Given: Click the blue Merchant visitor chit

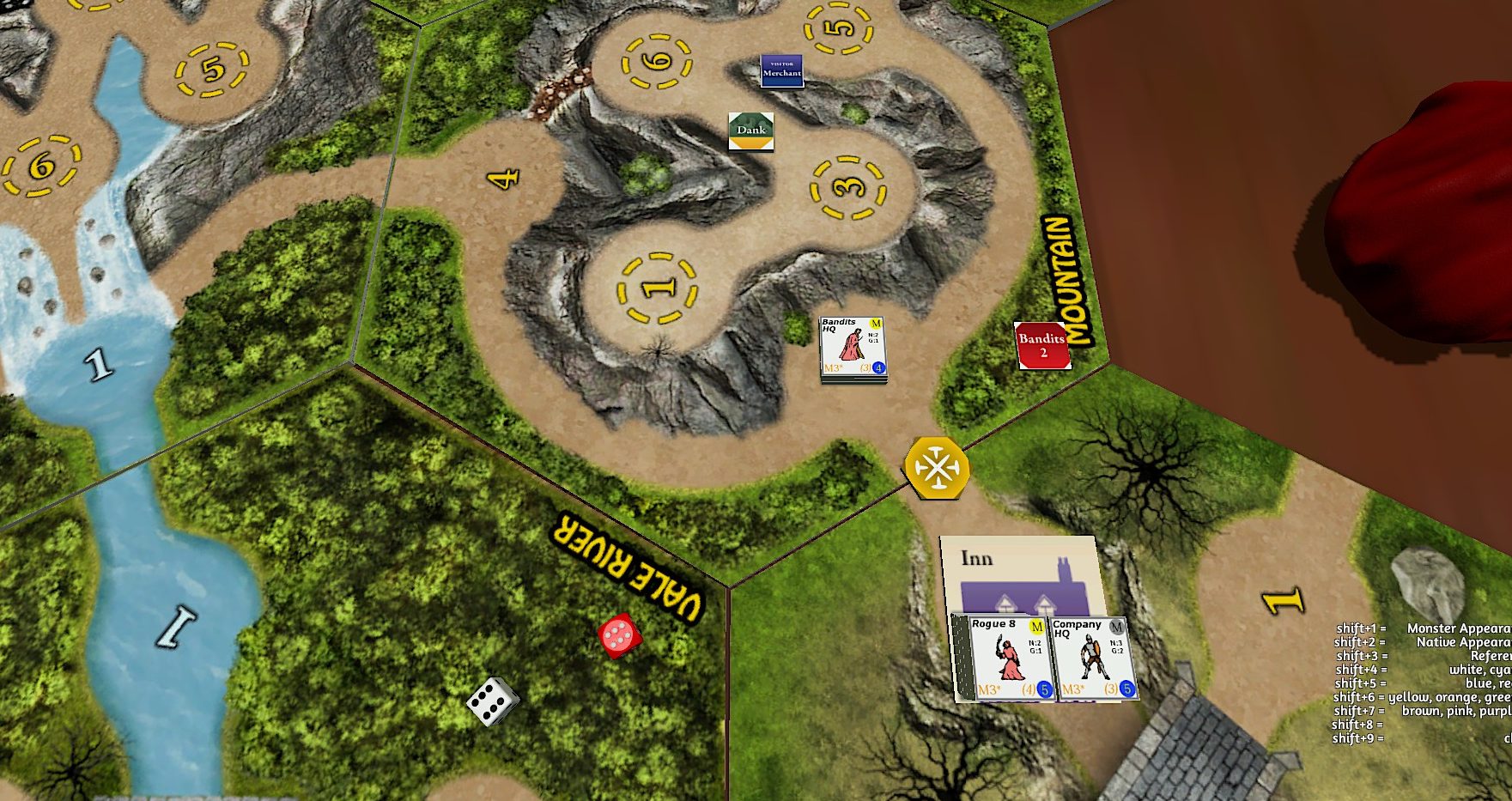Looking at the screenshot, I should coord(781,71).
